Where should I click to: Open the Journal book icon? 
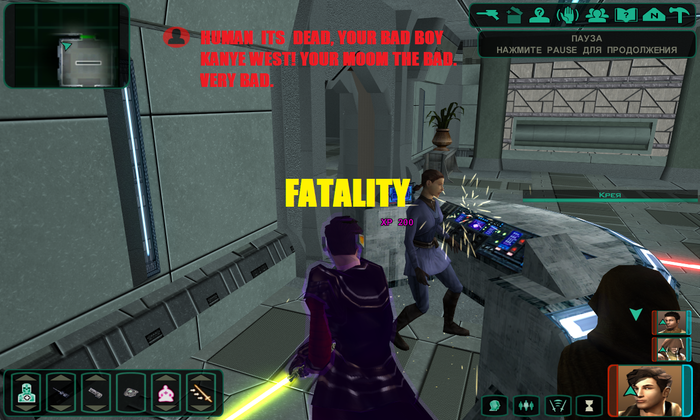click(626, 15)
